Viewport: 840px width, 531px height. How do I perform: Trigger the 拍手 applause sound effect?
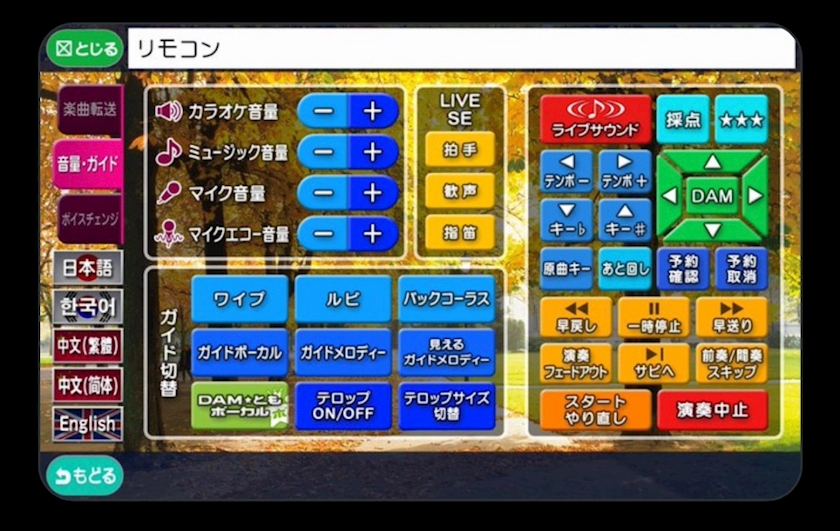tap(460, 150)
